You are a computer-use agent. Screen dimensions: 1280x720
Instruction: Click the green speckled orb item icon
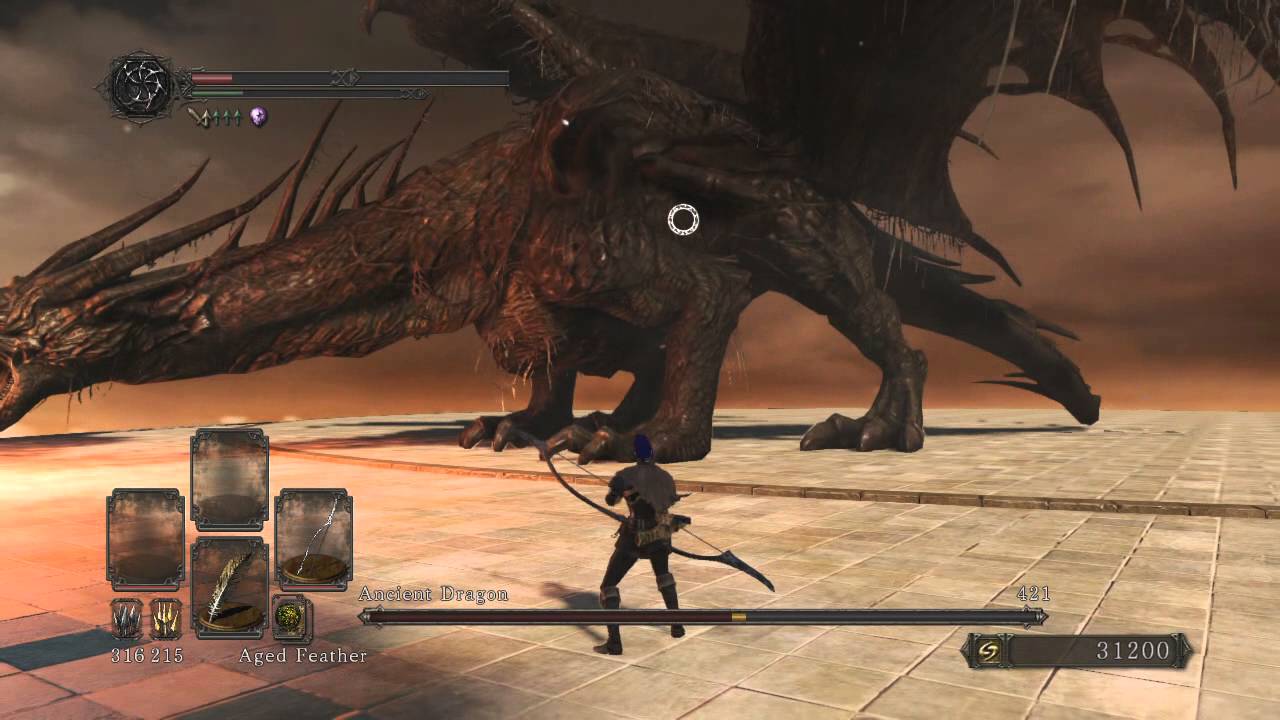click(291, 618)
